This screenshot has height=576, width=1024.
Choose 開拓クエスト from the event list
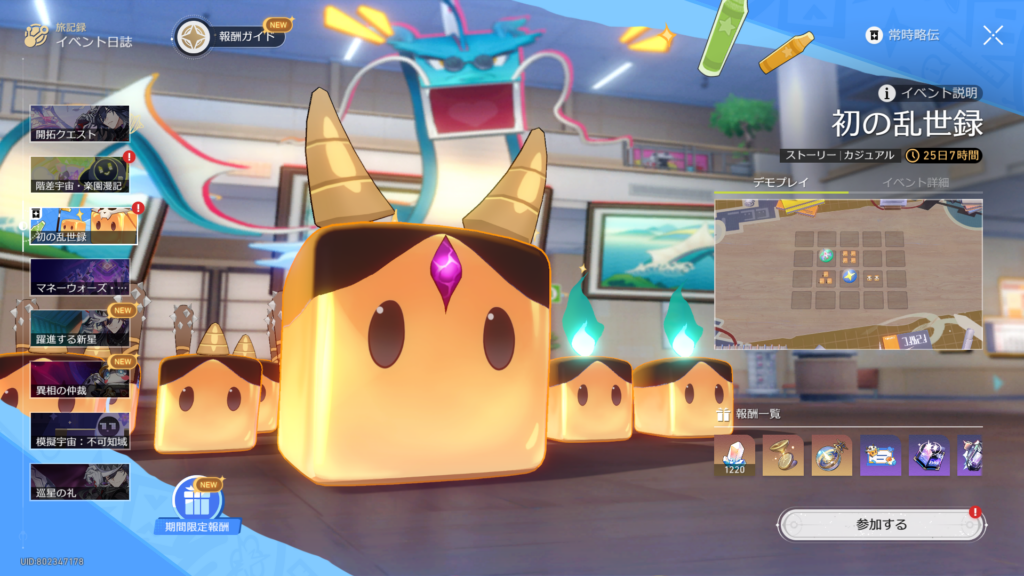80,124
